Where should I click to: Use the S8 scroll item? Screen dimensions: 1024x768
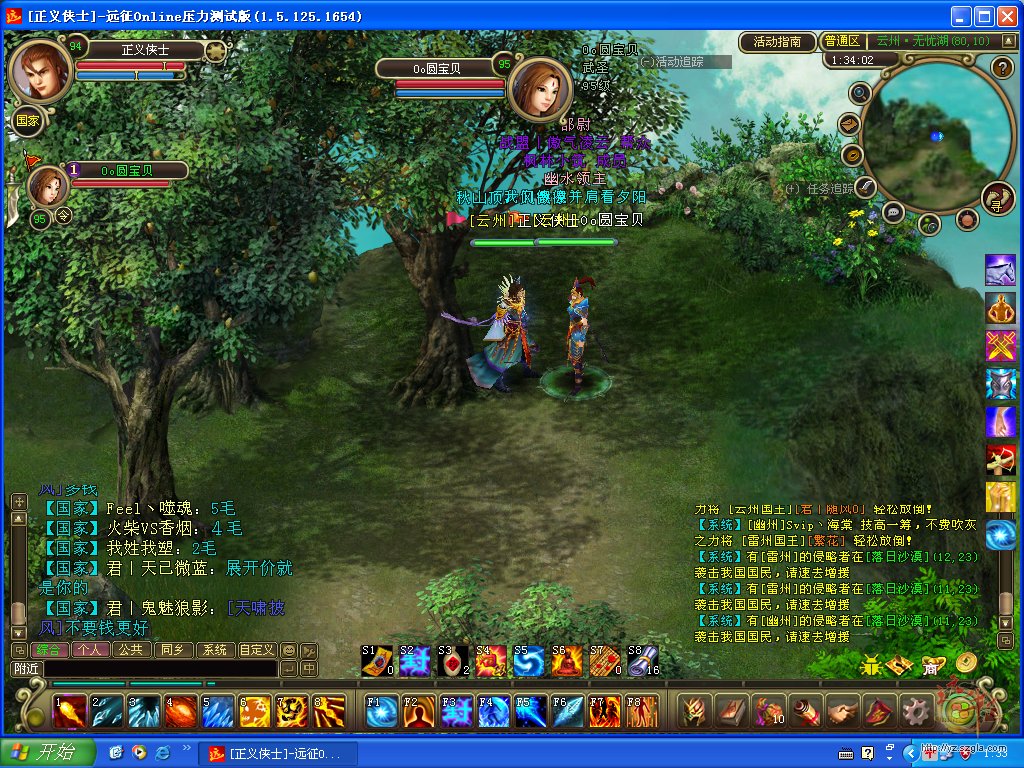click(643, 661)
